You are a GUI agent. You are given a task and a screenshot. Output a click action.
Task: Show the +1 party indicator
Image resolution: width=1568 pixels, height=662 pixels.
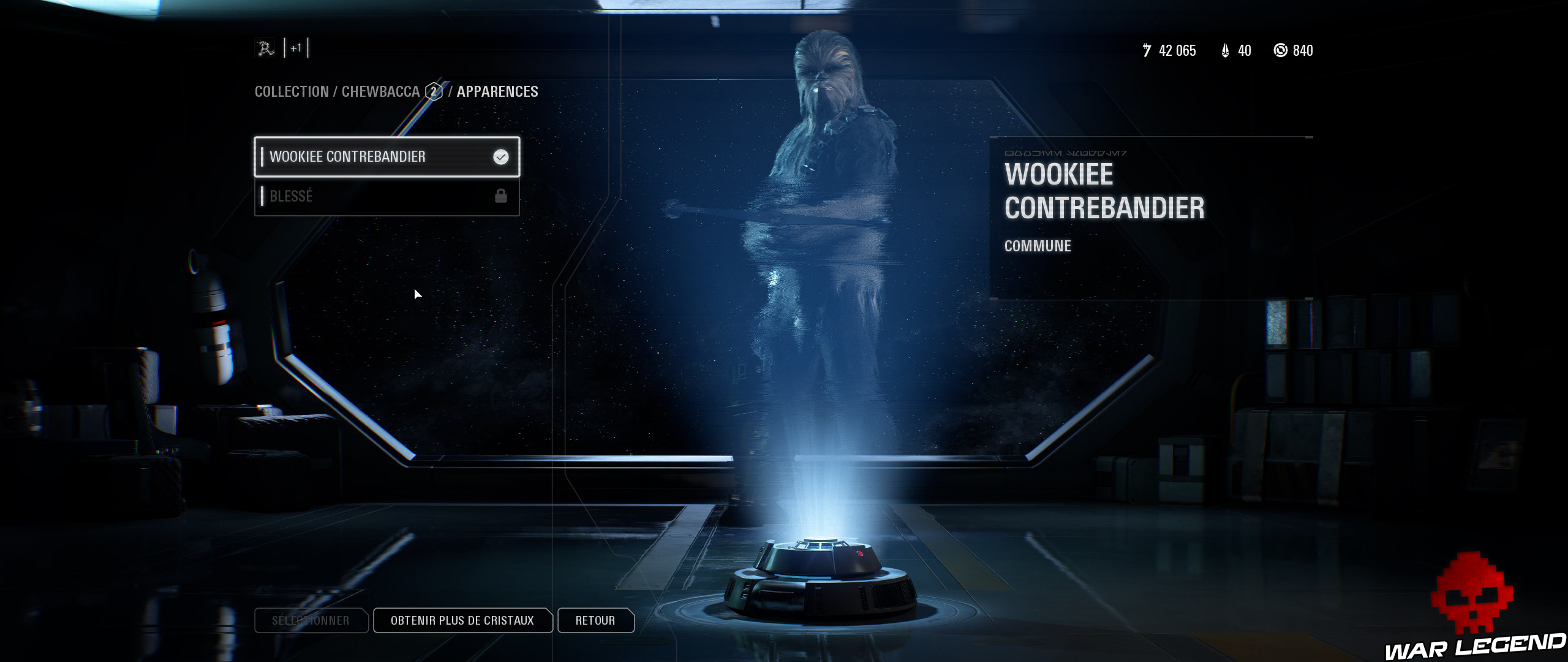[x=296, y=48]
